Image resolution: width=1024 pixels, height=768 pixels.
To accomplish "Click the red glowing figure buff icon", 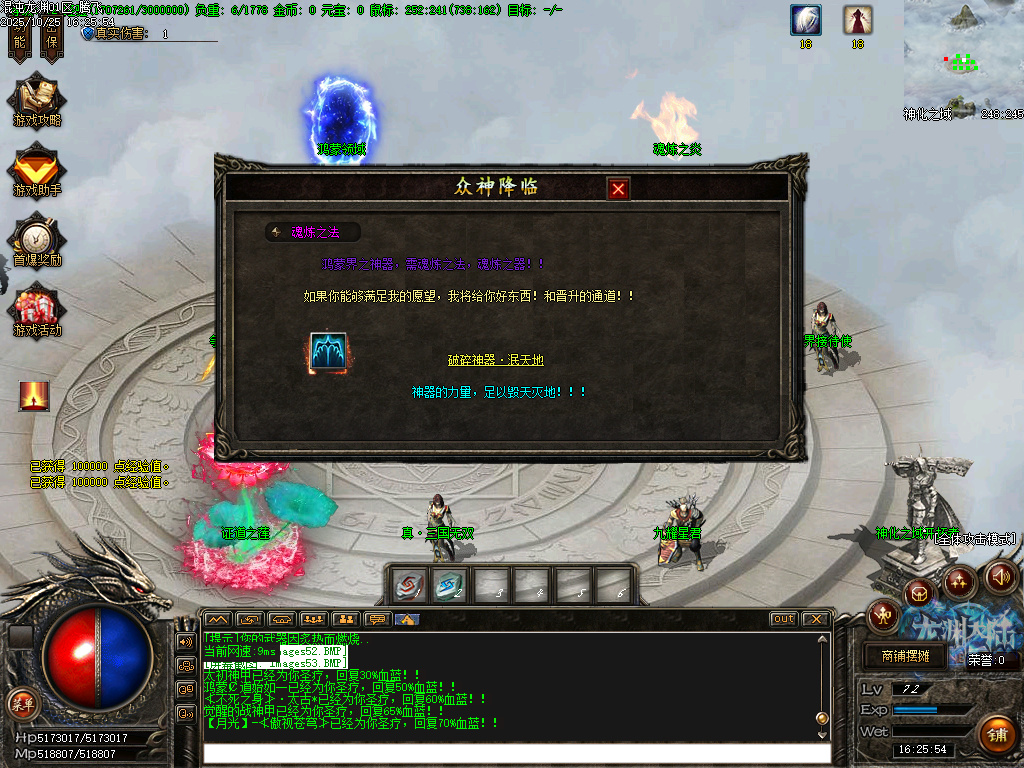I will click(34, 396).
